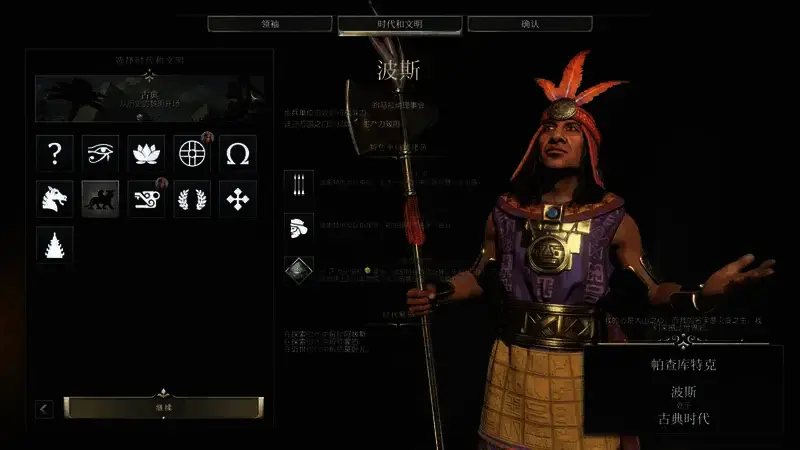Select the horse head civilization
This screenshot has width=800, height=450.
click(x=55, y=199)
